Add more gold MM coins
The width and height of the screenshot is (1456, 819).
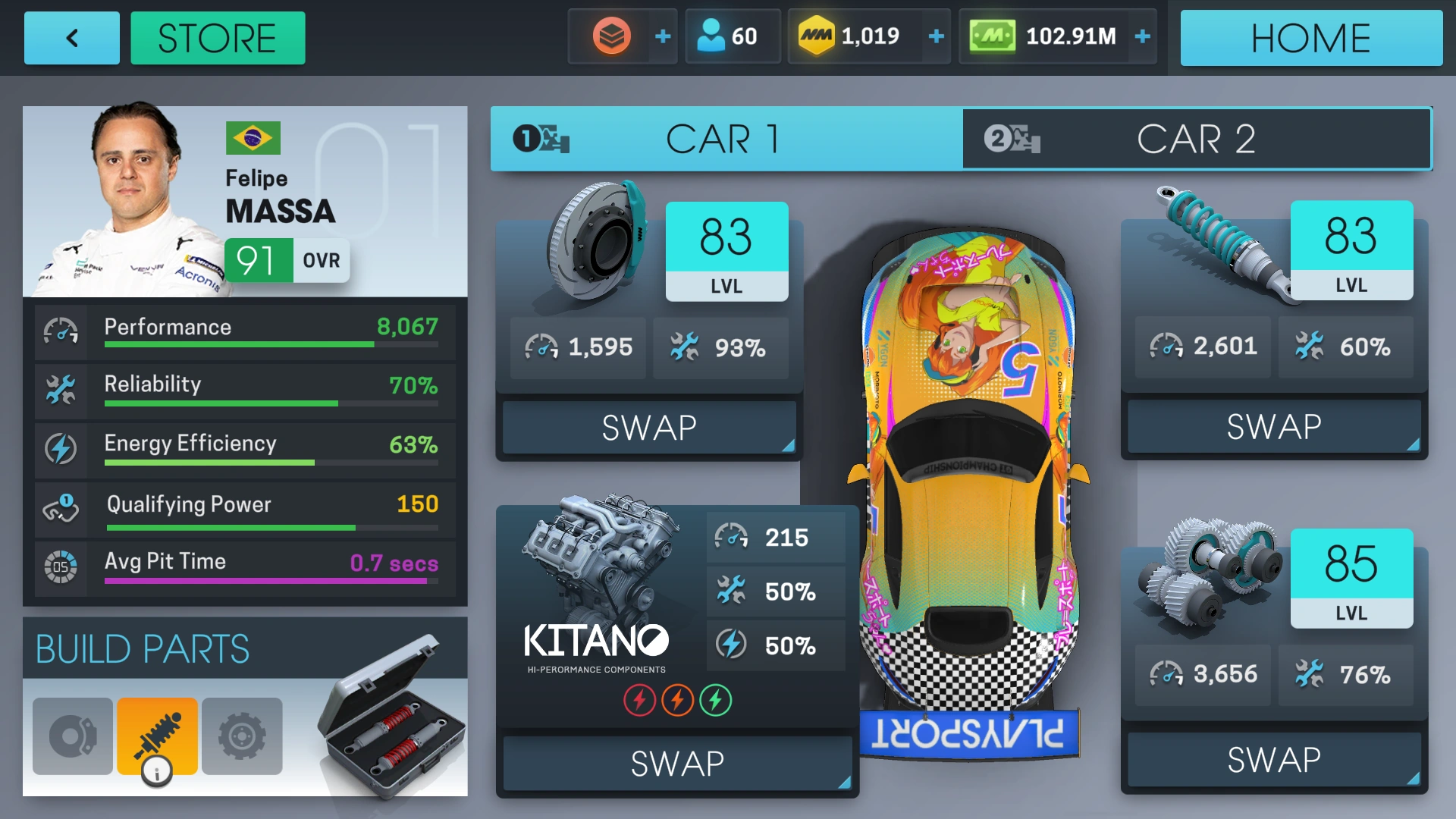(937, 36)
